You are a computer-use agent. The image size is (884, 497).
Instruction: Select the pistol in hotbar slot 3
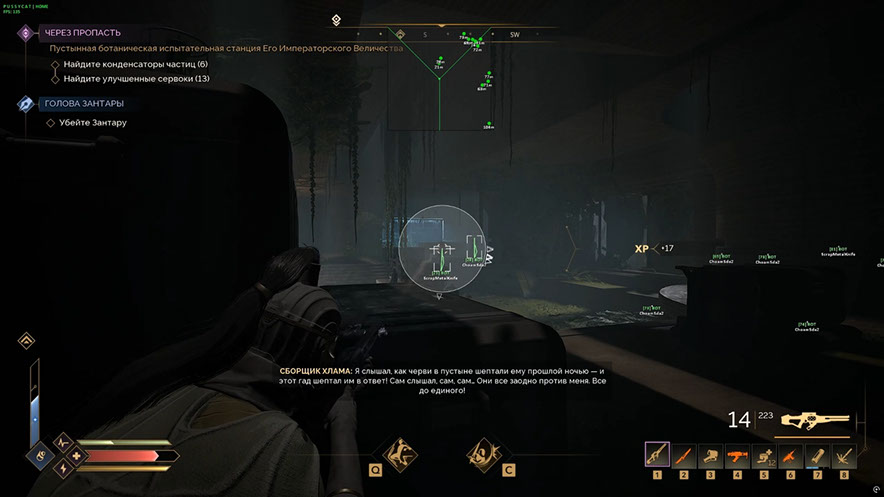point(710,455)
